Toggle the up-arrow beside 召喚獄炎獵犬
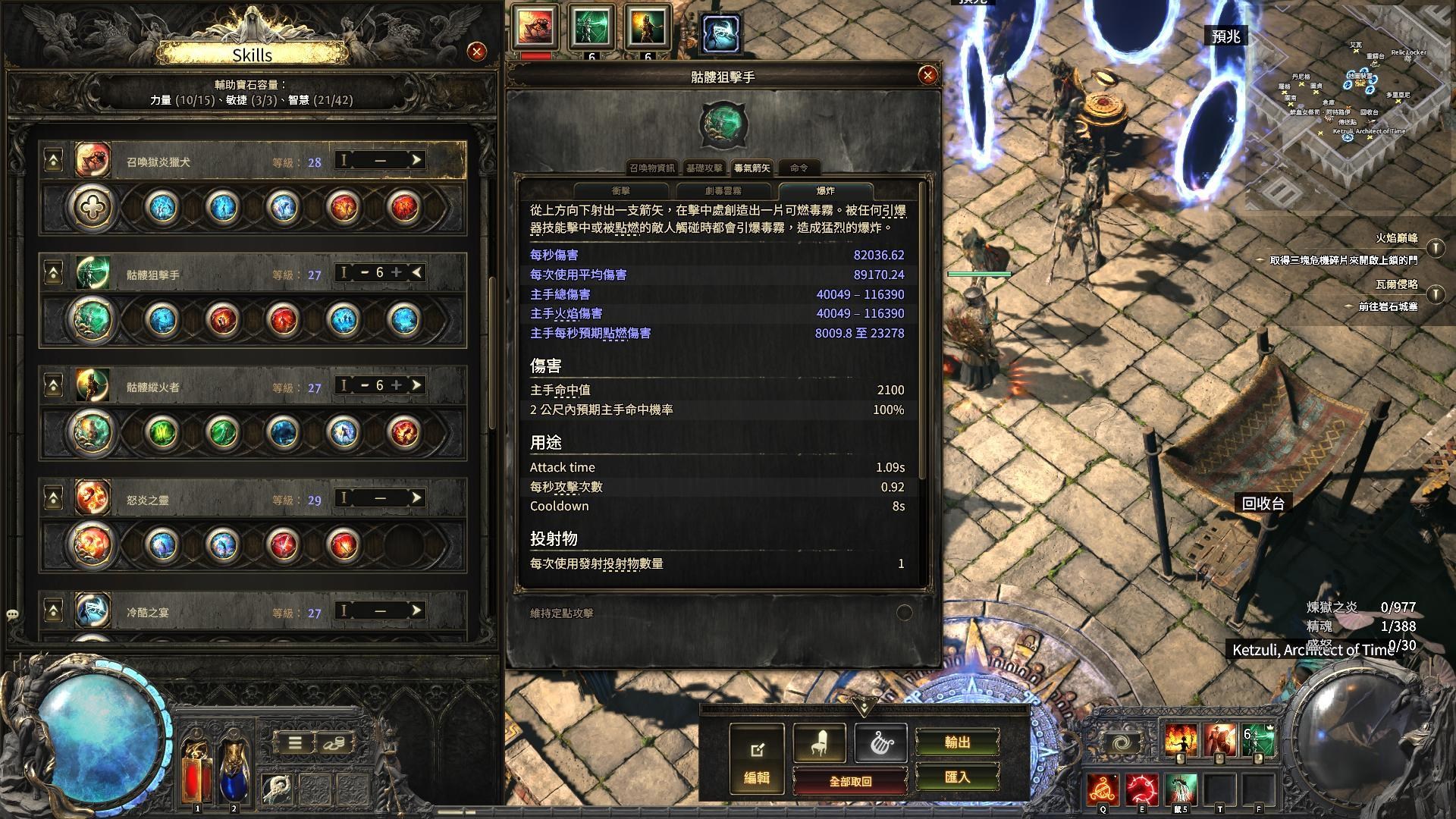The image size is (1456, 819). tap(52, 160)
